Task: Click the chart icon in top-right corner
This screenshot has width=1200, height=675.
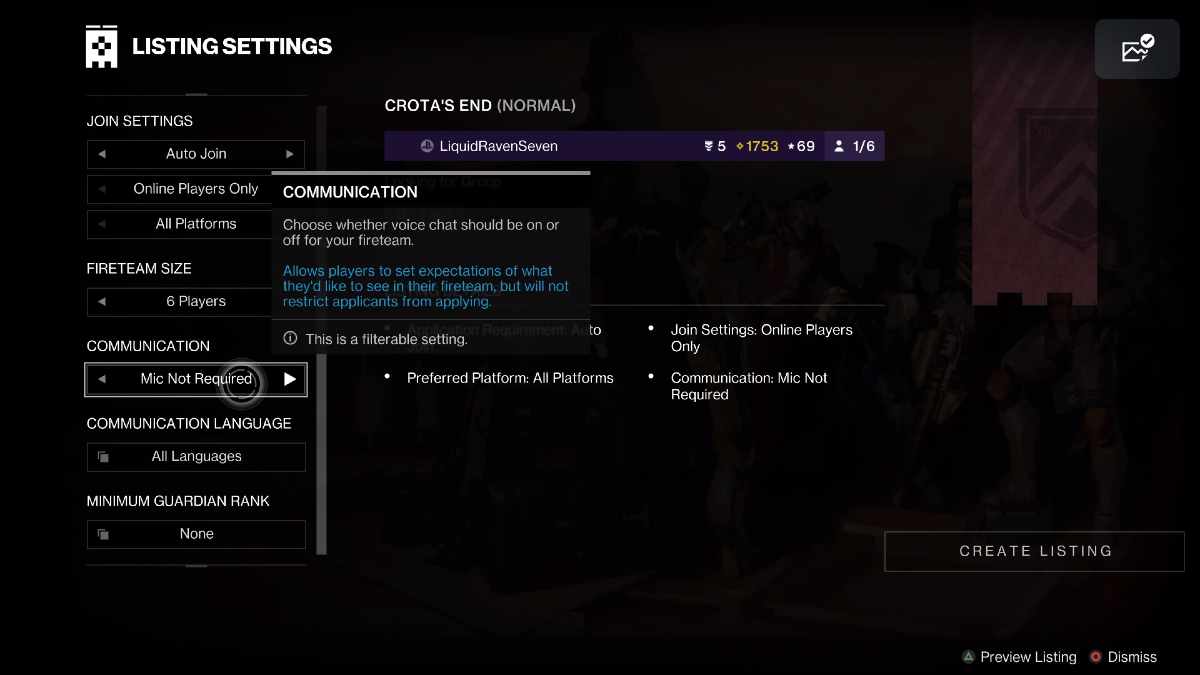Action: (1137, 49)
